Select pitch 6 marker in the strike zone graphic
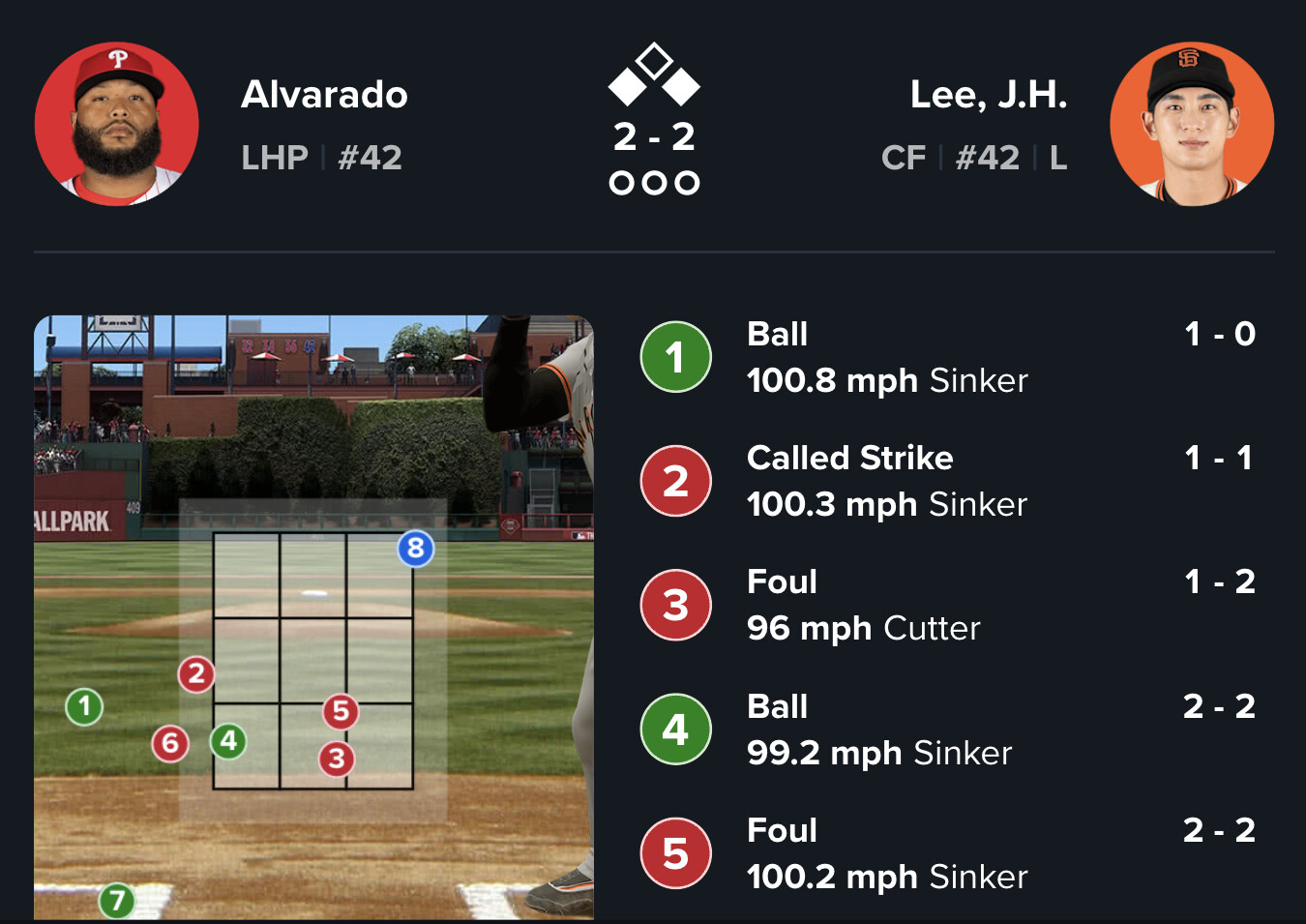Image resolution: width=1306 pixels, height=924 pixels. 170,743
